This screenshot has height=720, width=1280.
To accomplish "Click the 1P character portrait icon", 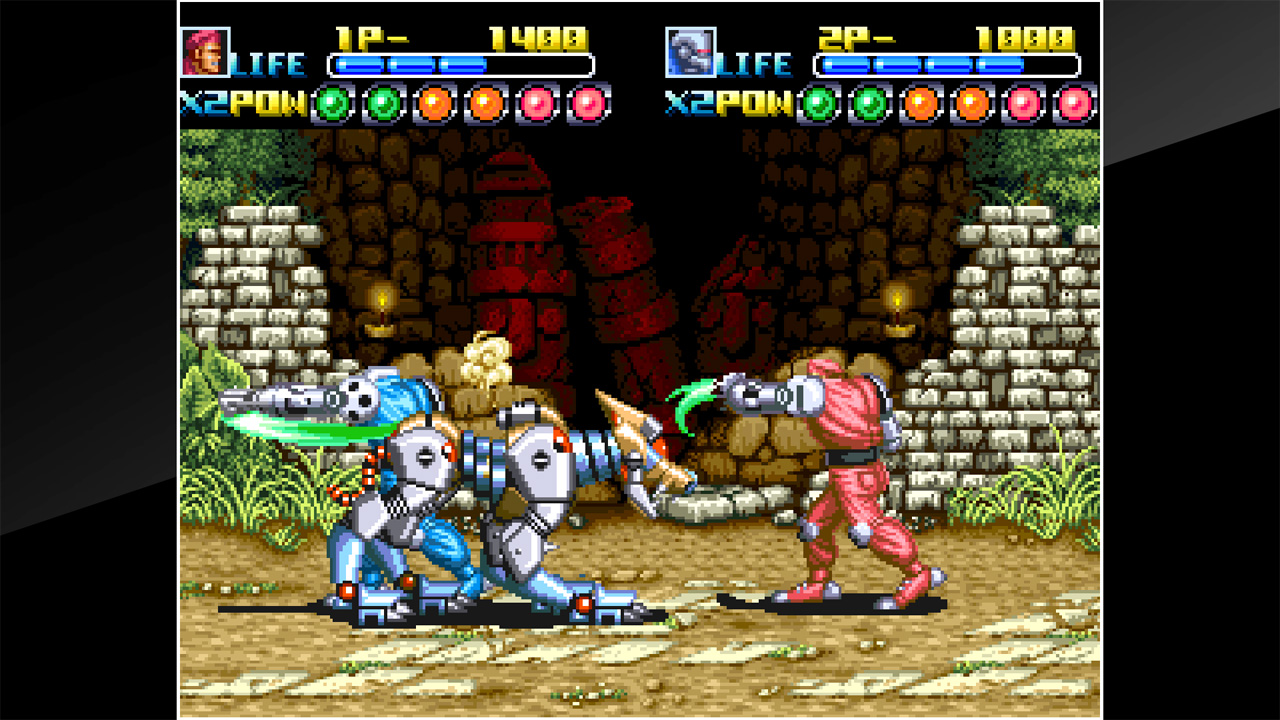I will [x=207, y=50].
